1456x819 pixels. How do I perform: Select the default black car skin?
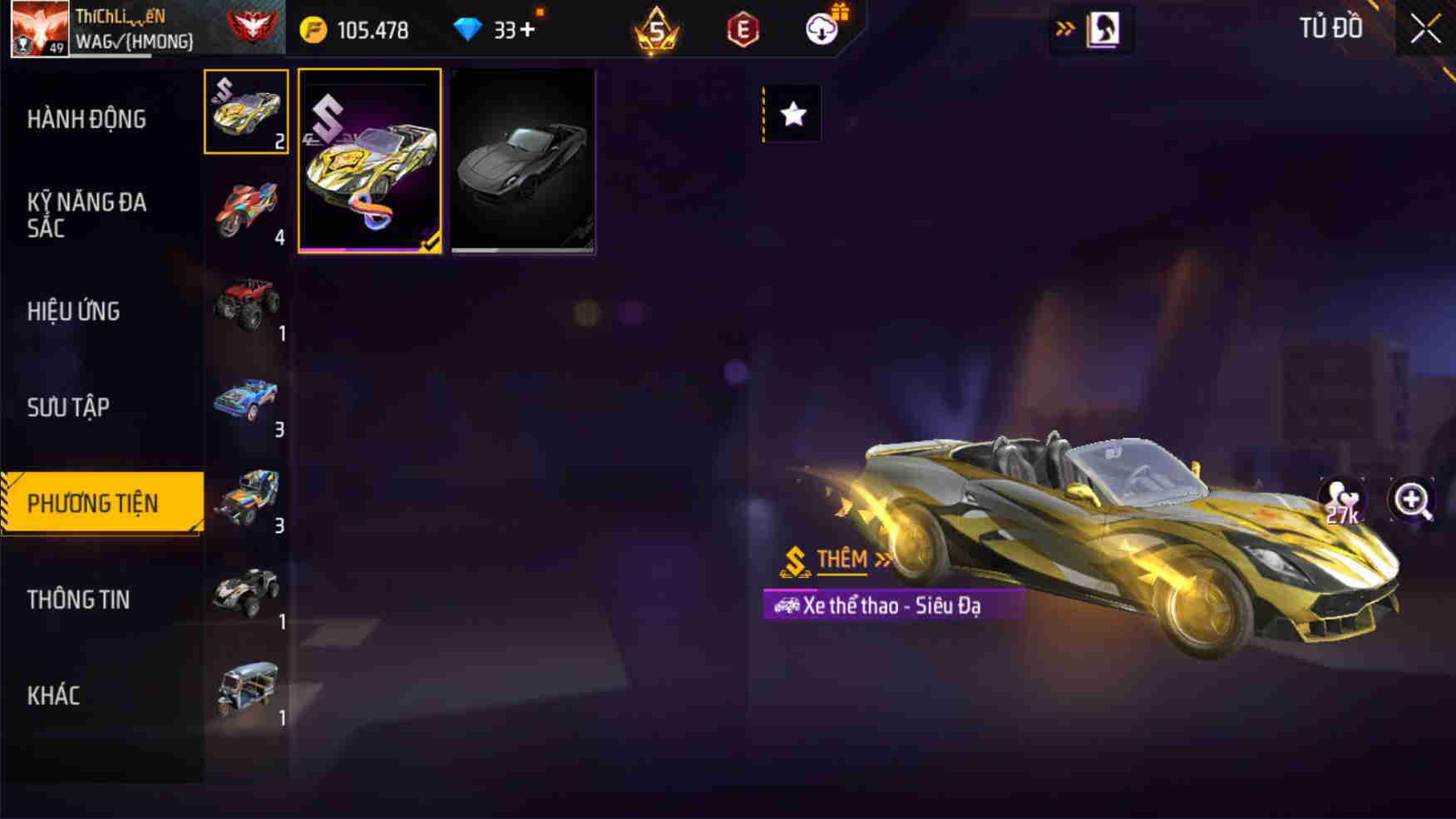522,162
